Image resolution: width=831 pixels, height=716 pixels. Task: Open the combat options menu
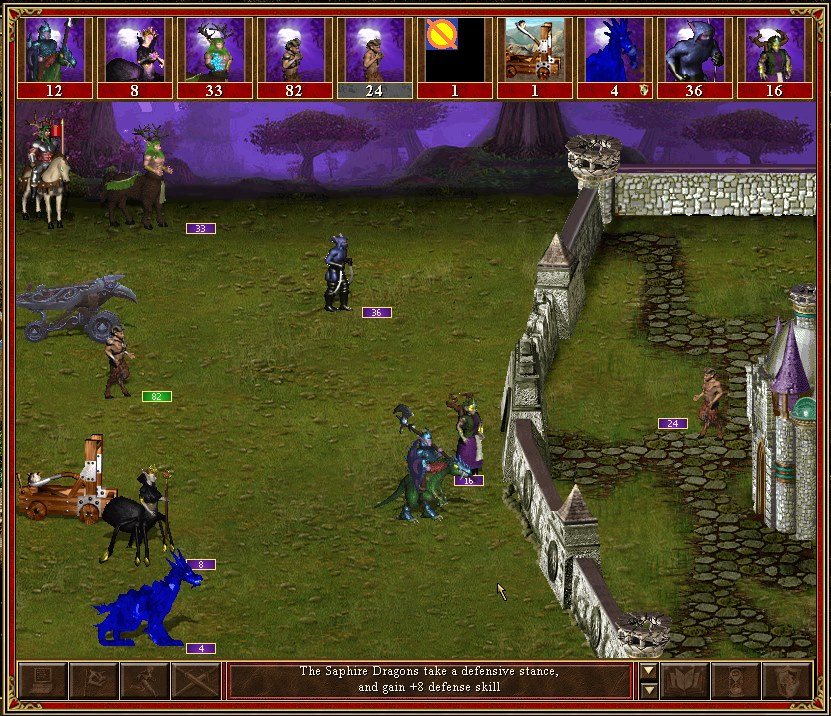pos(42,681)
